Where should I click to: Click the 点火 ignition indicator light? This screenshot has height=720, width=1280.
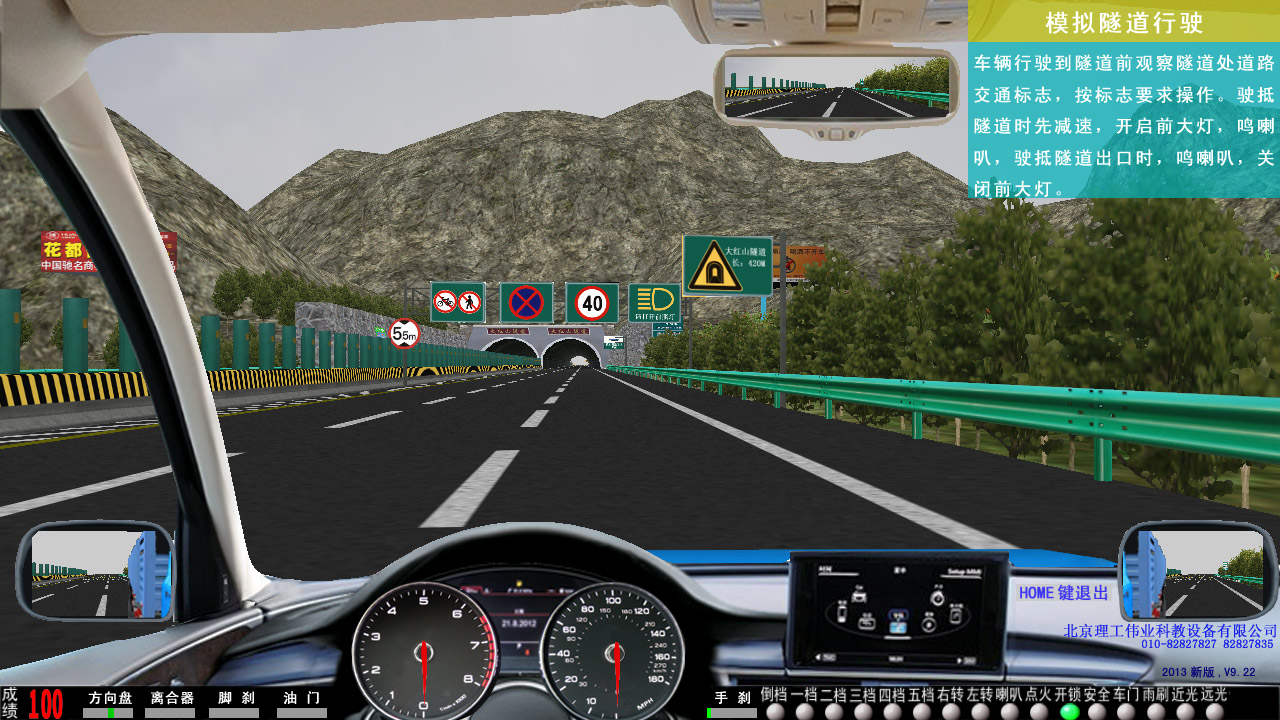1040,711
